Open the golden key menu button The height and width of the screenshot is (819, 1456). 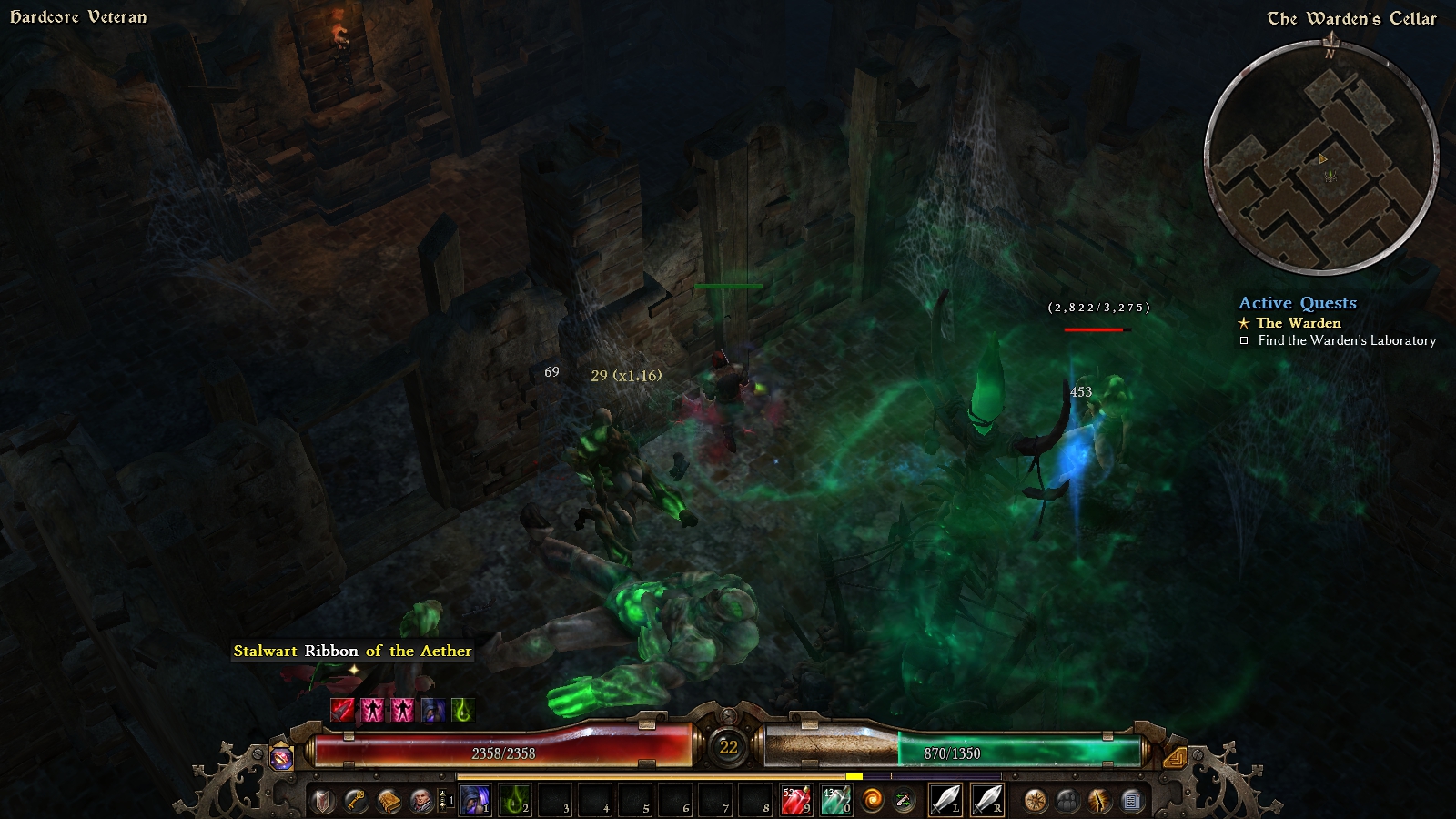356,801
